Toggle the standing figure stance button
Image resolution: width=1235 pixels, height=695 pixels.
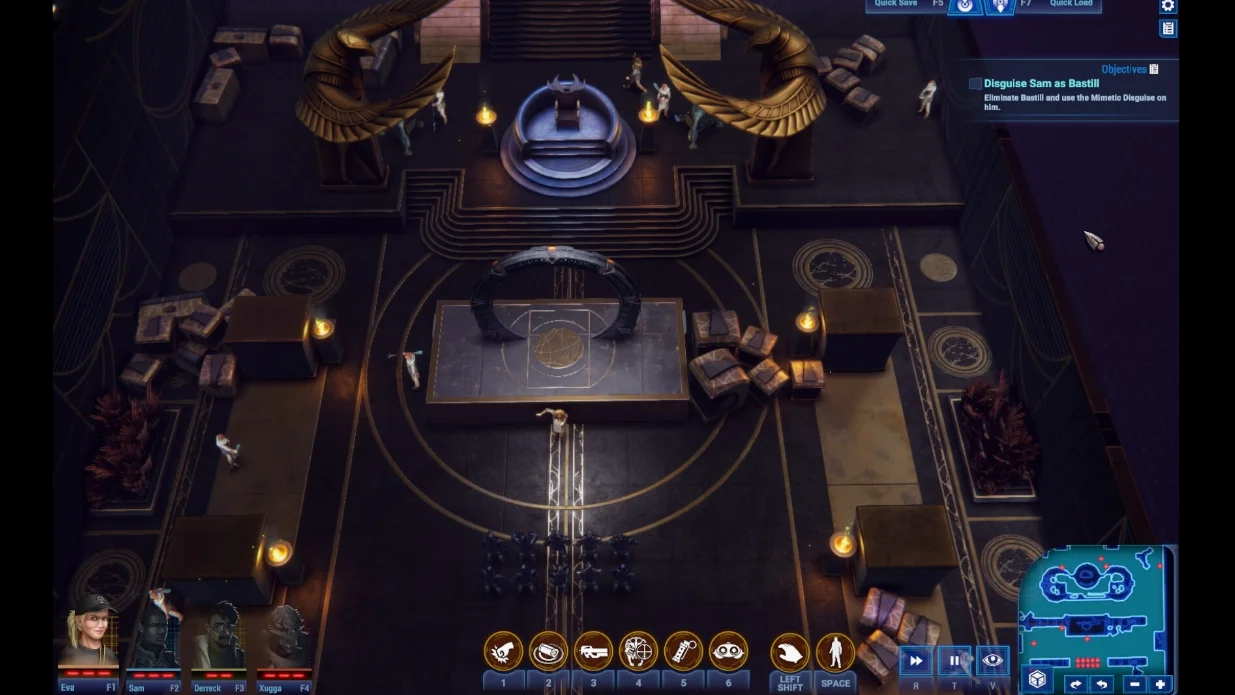(x=835, y=653)
